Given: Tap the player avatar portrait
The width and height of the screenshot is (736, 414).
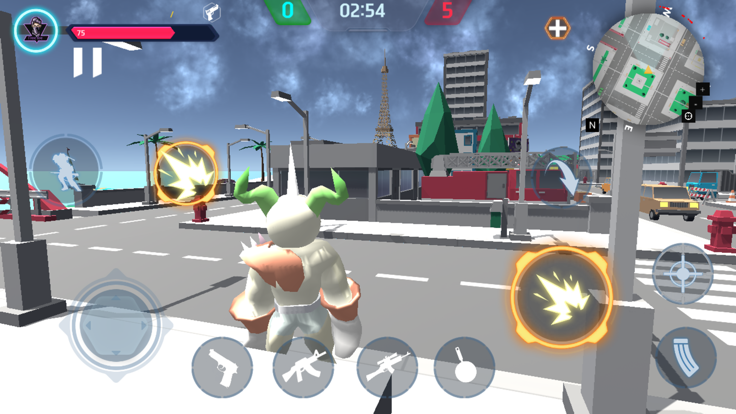Looking at the screenshot, I should pos(36,30).
